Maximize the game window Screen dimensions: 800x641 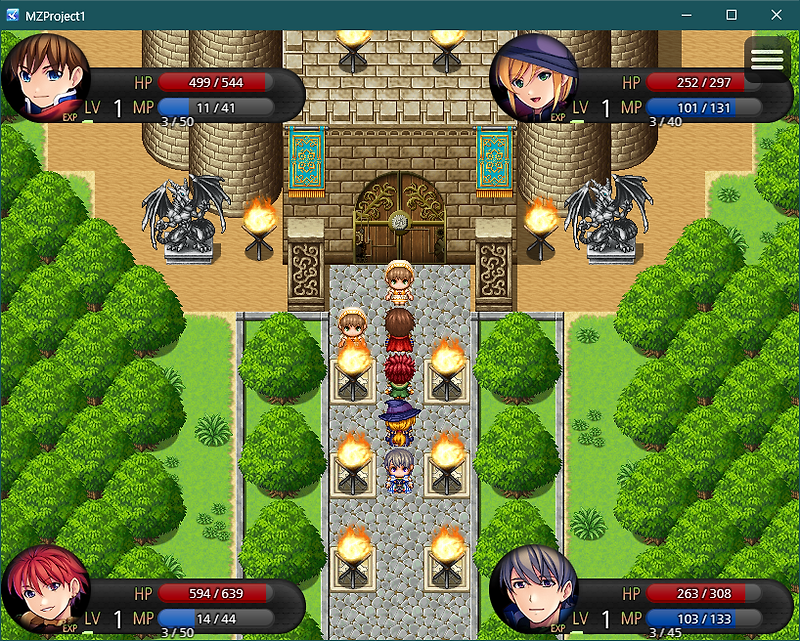pos(731,15)
